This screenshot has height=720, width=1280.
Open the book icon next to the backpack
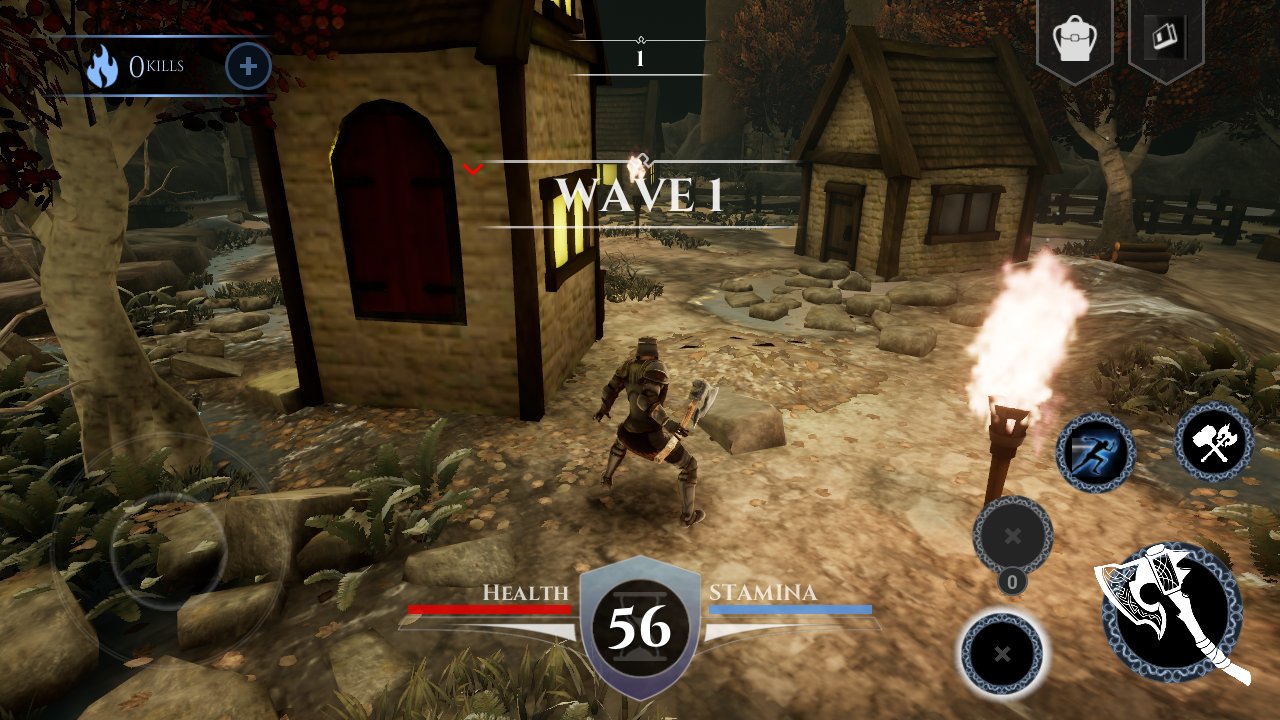click(1165, 39)
